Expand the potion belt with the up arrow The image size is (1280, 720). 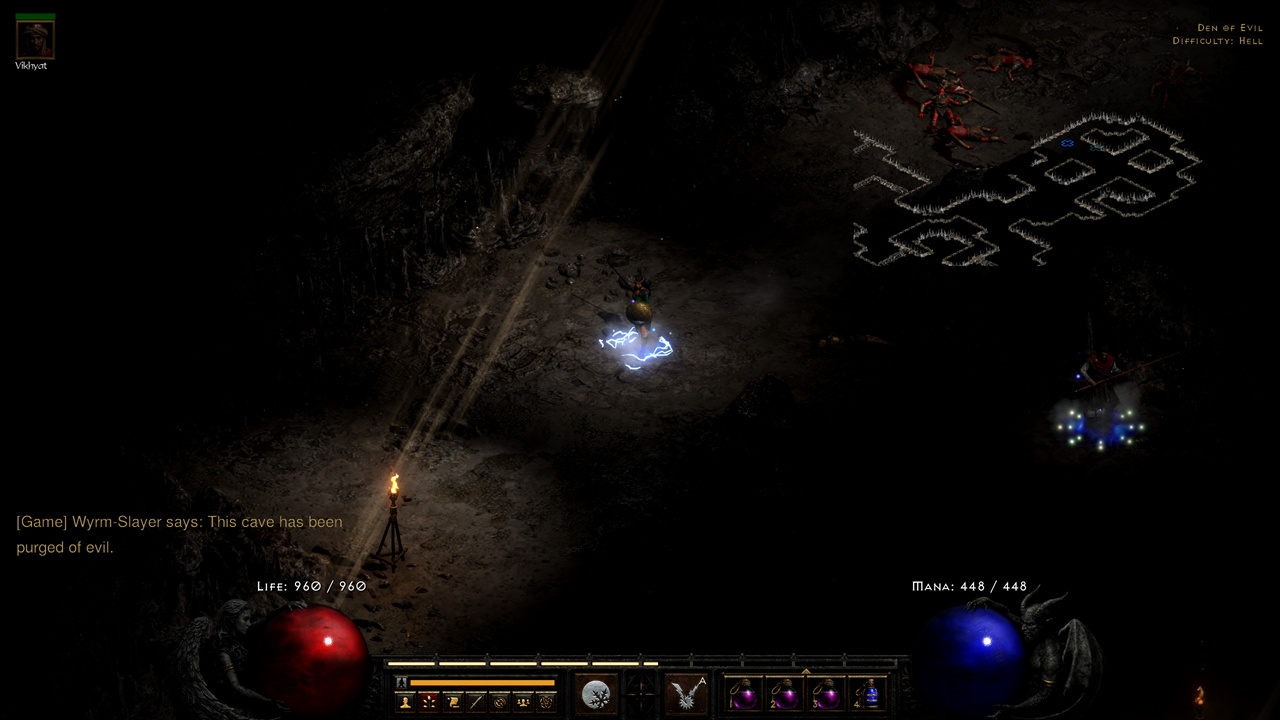click(806, 670)
